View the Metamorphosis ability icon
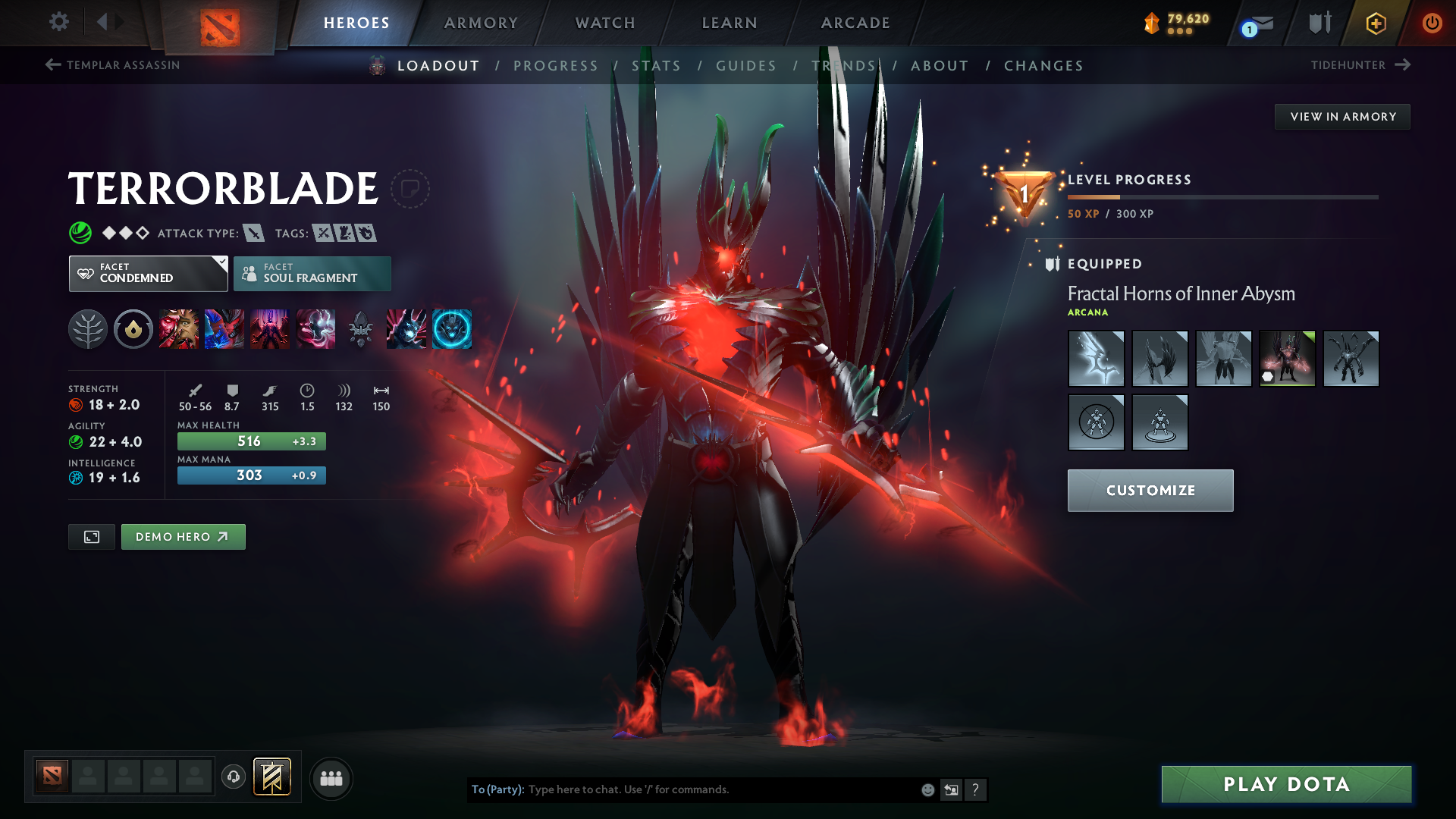 pos(270,329)
